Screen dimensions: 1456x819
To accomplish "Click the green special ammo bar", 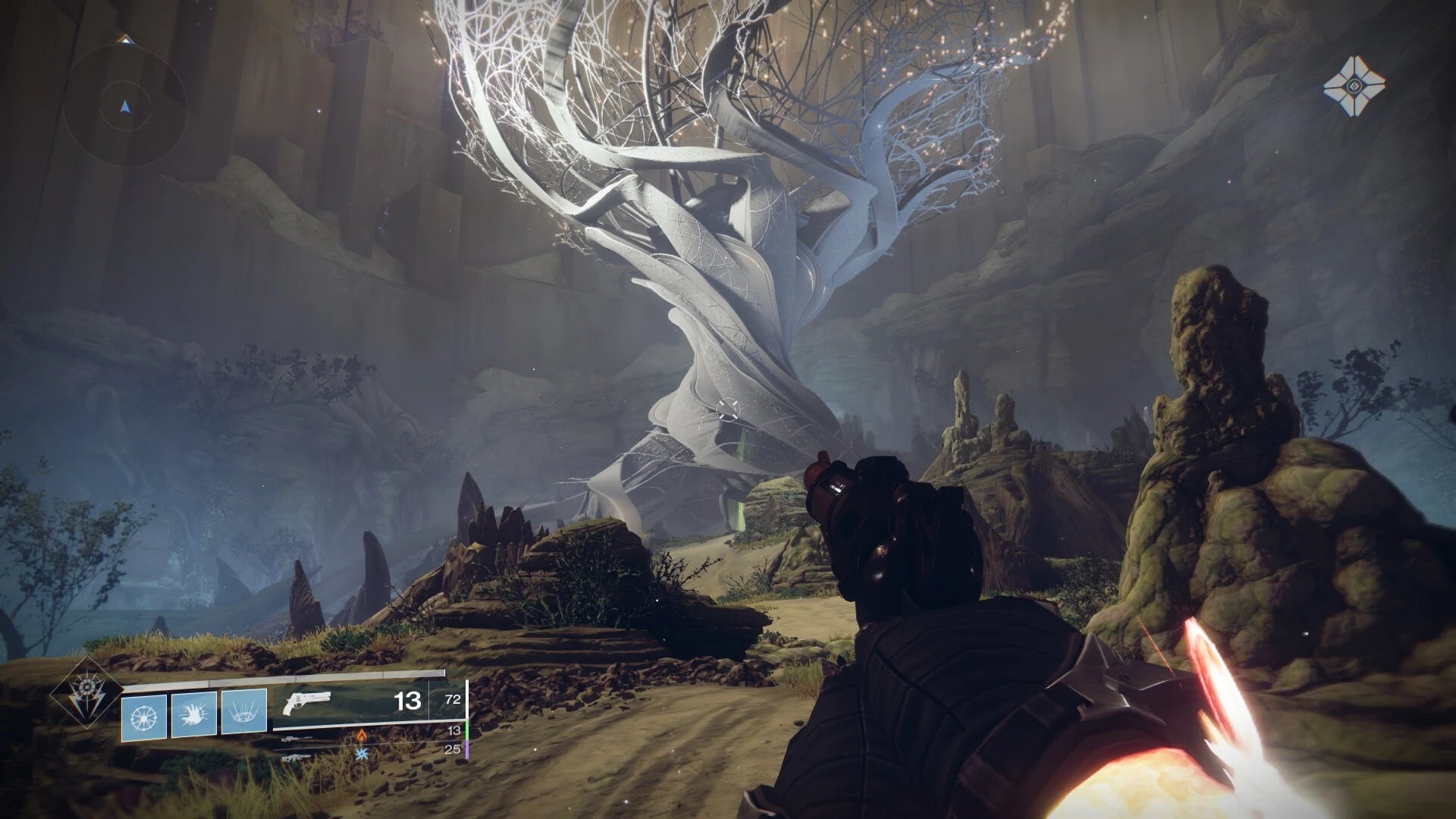I will pos(466,730).
